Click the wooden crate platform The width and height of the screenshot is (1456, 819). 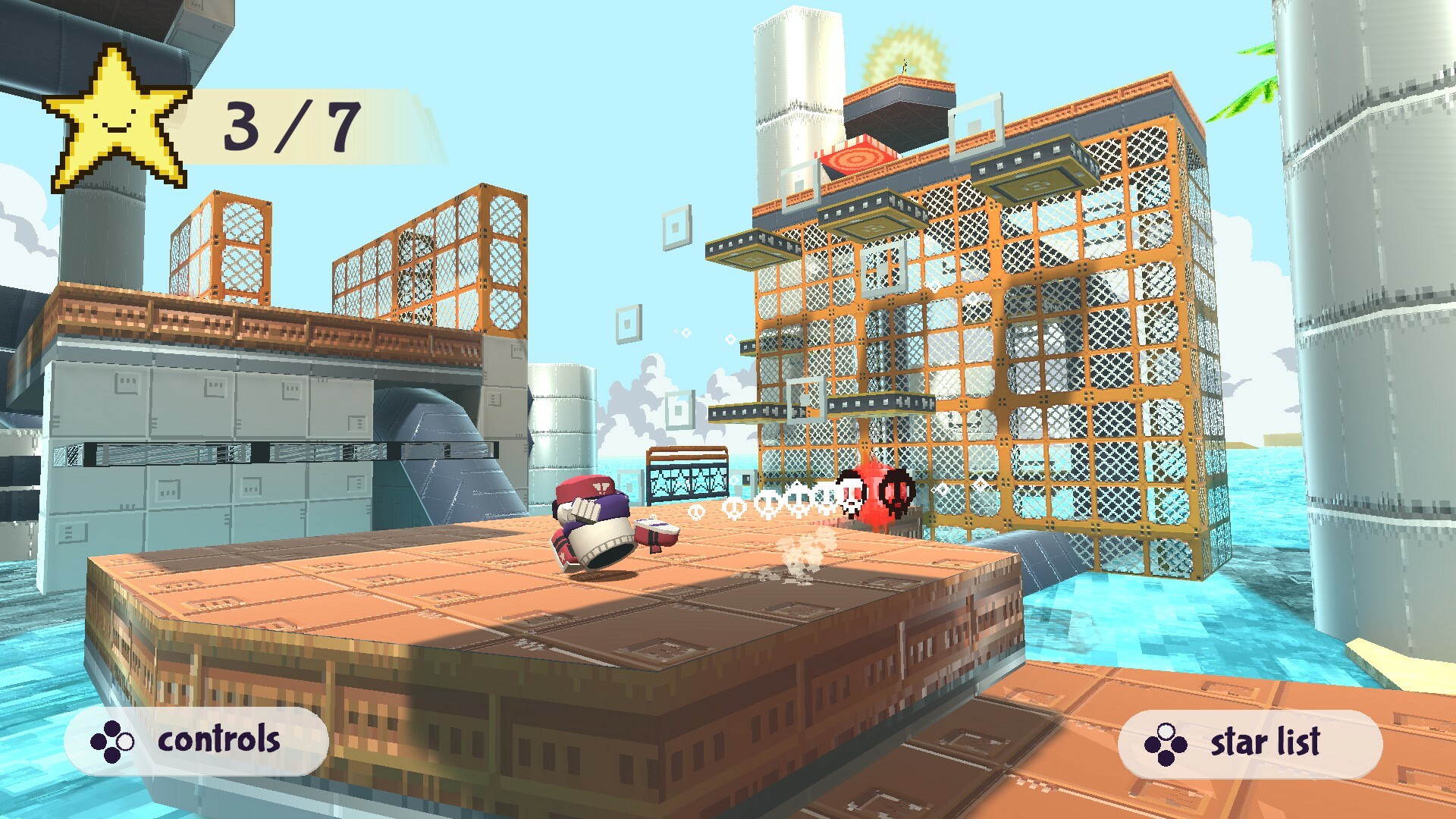click(x=455, y=607)
